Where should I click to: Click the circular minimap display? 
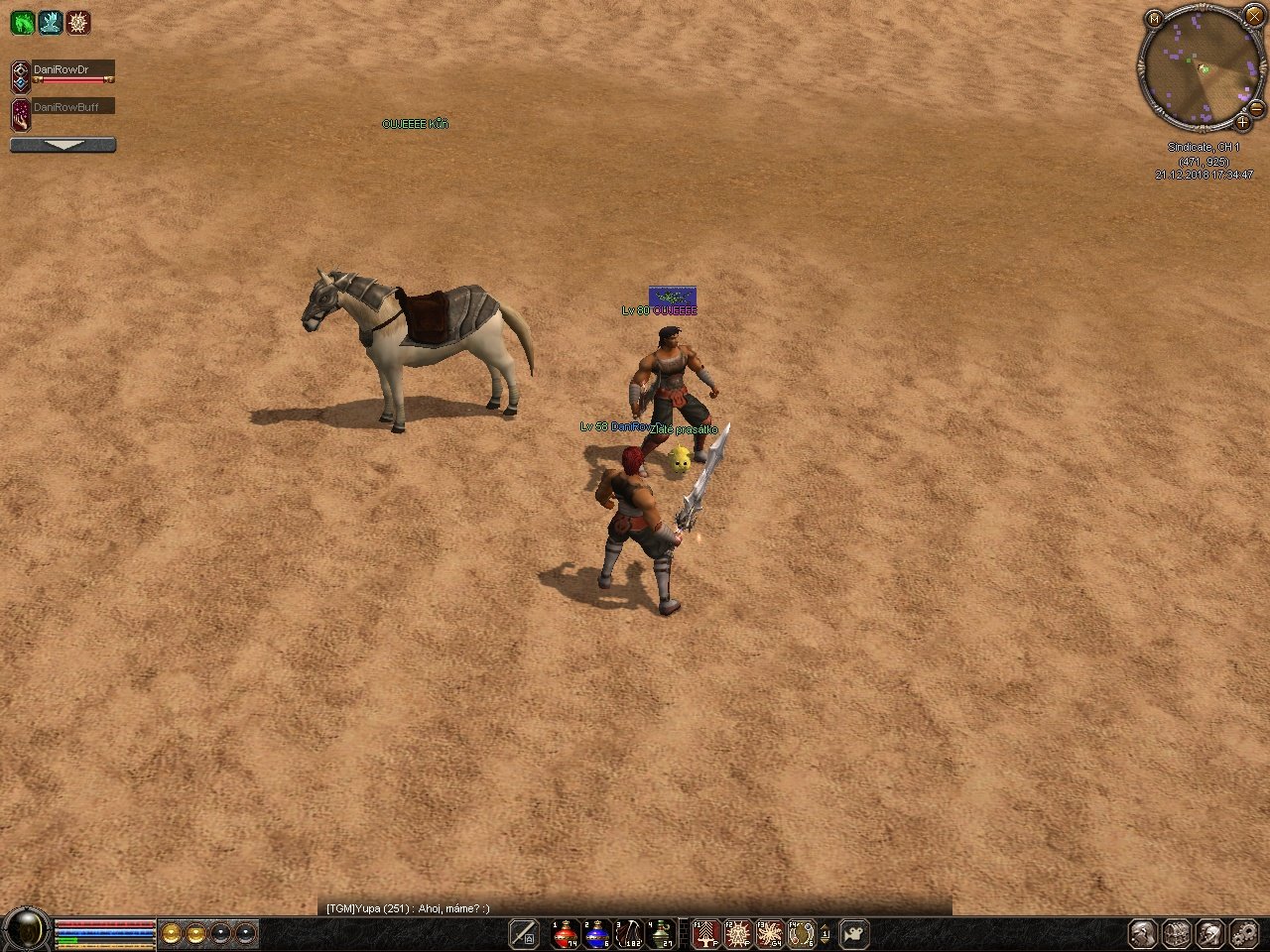coord(1198,71)
